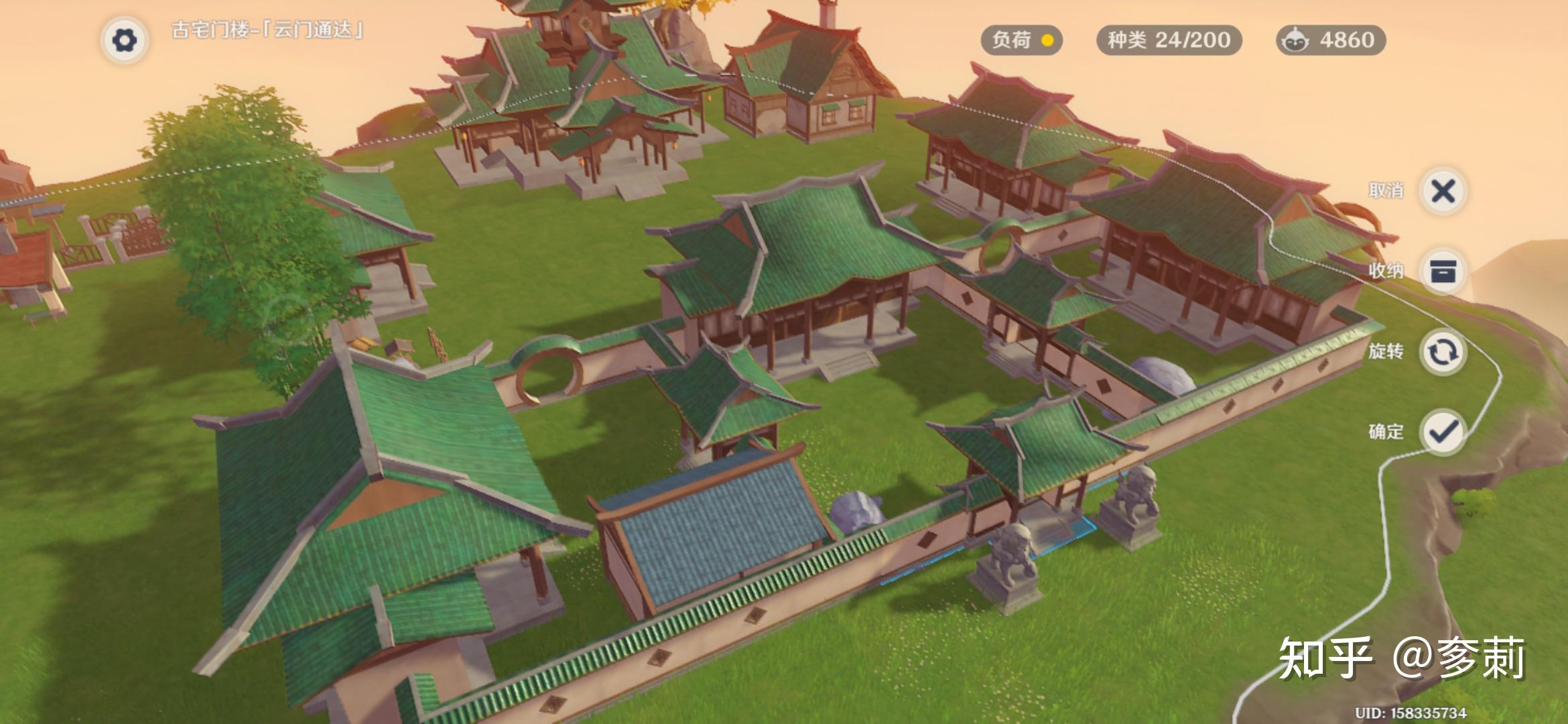Check the 负荷 load indicator
This screenshot has width=1568, height=724.
point(1022,40)
